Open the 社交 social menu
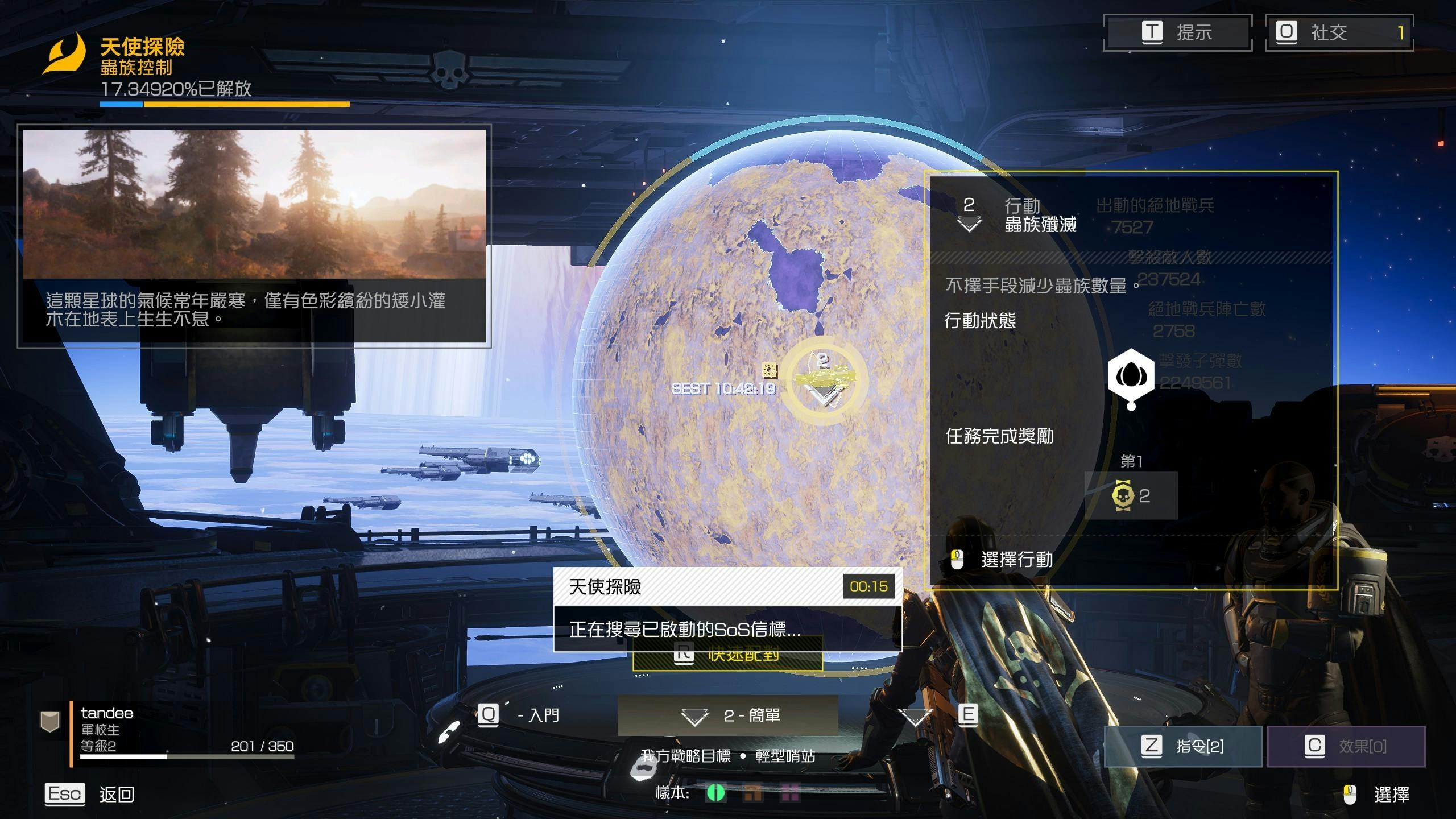The width and height of the screenshot is (1456, 819). coord(1339,32)
